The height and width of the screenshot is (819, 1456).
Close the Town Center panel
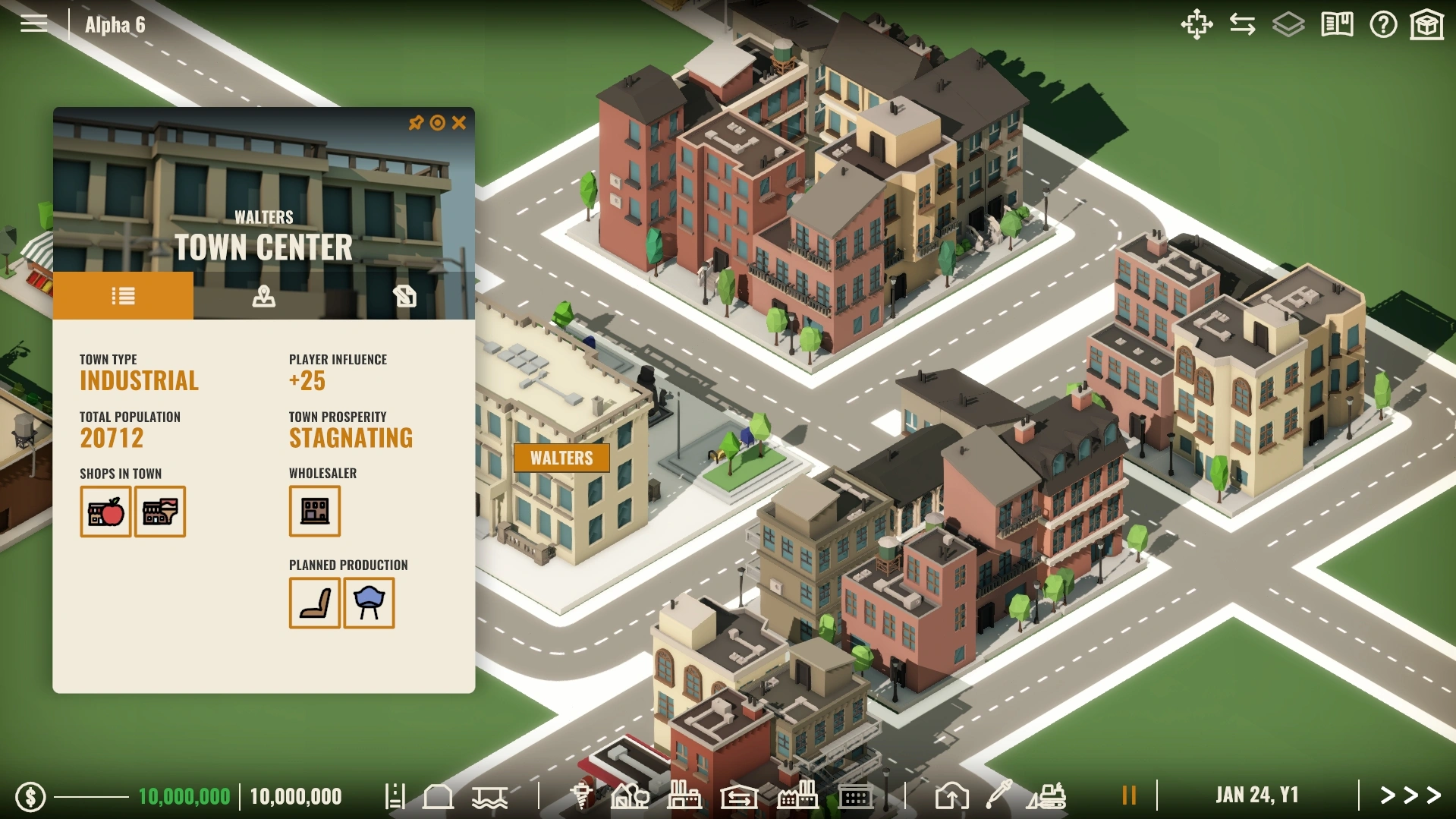(459, 123)
